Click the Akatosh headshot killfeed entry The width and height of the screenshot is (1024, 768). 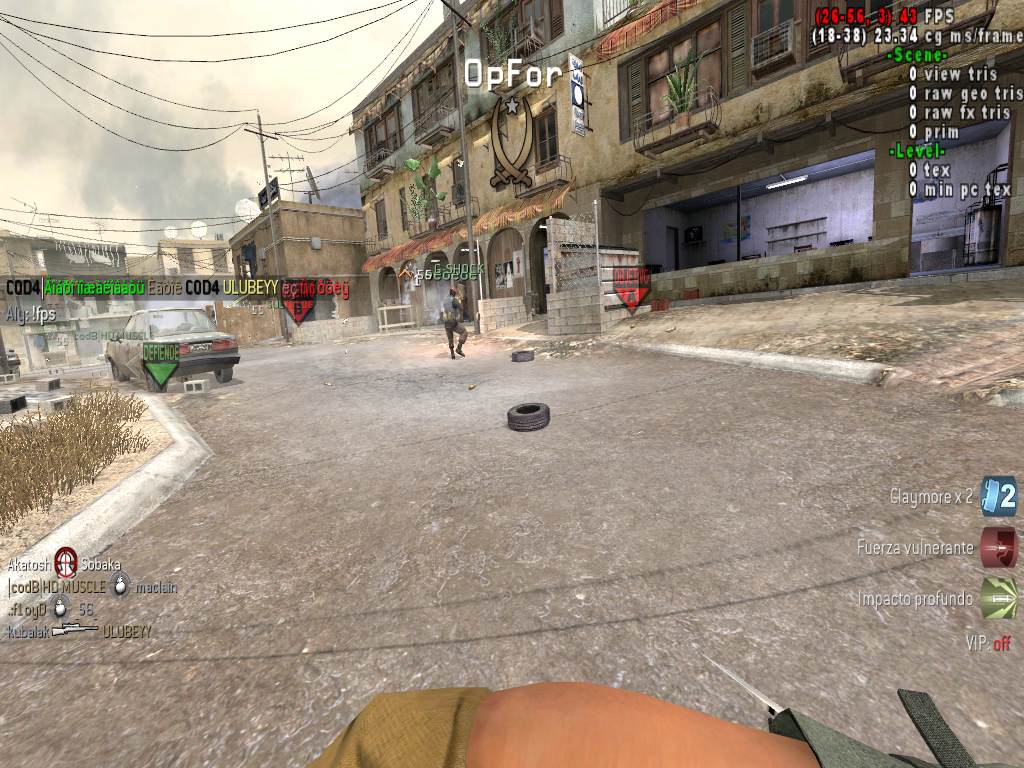65,563
